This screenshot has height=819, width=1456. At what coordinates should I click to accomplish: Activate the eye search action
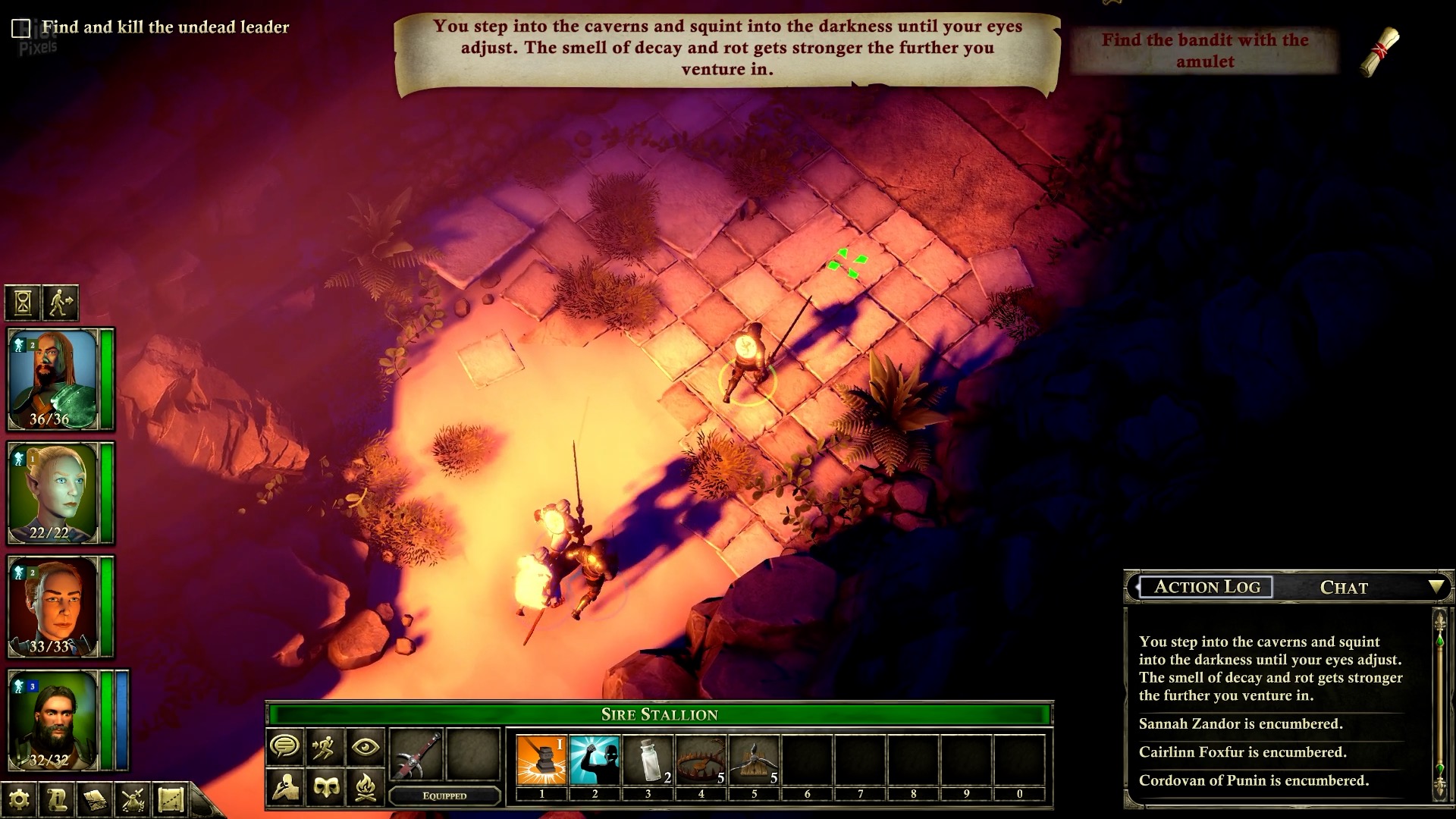[365, 747]
